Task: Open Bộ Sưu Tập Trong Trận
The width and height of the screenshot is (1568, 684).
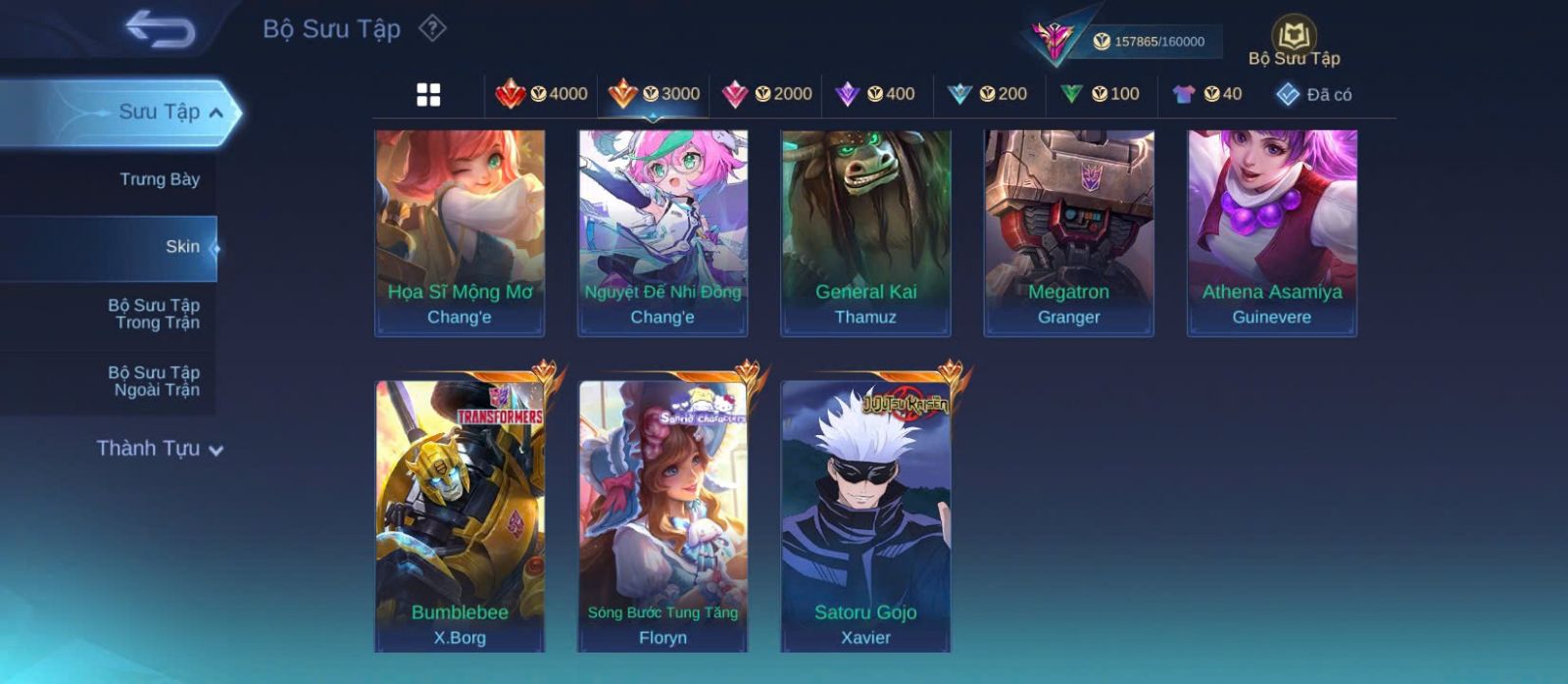Action: [153, 314]
